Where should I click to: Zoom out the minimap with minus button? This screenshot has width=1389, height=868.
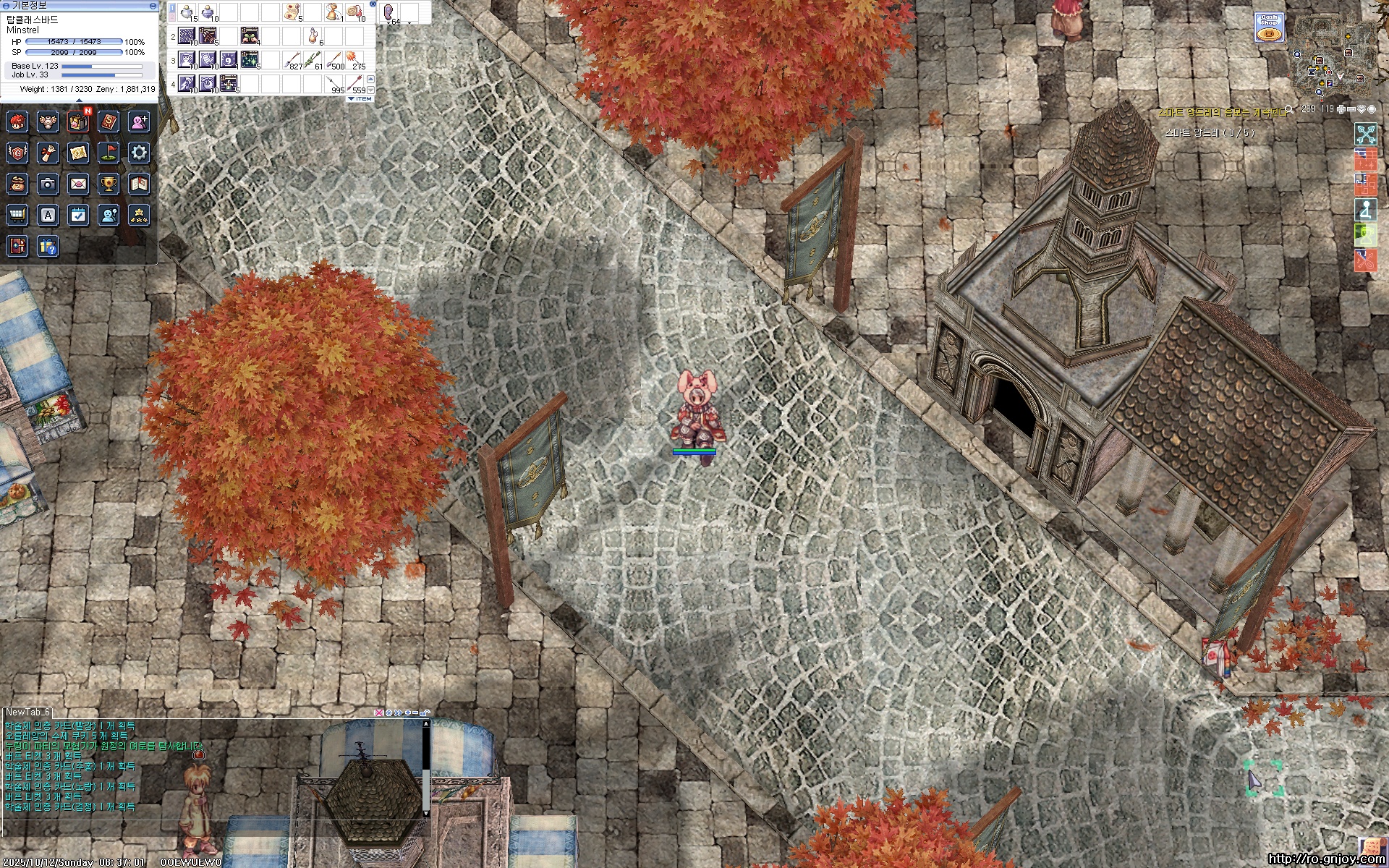[1351, 109]
